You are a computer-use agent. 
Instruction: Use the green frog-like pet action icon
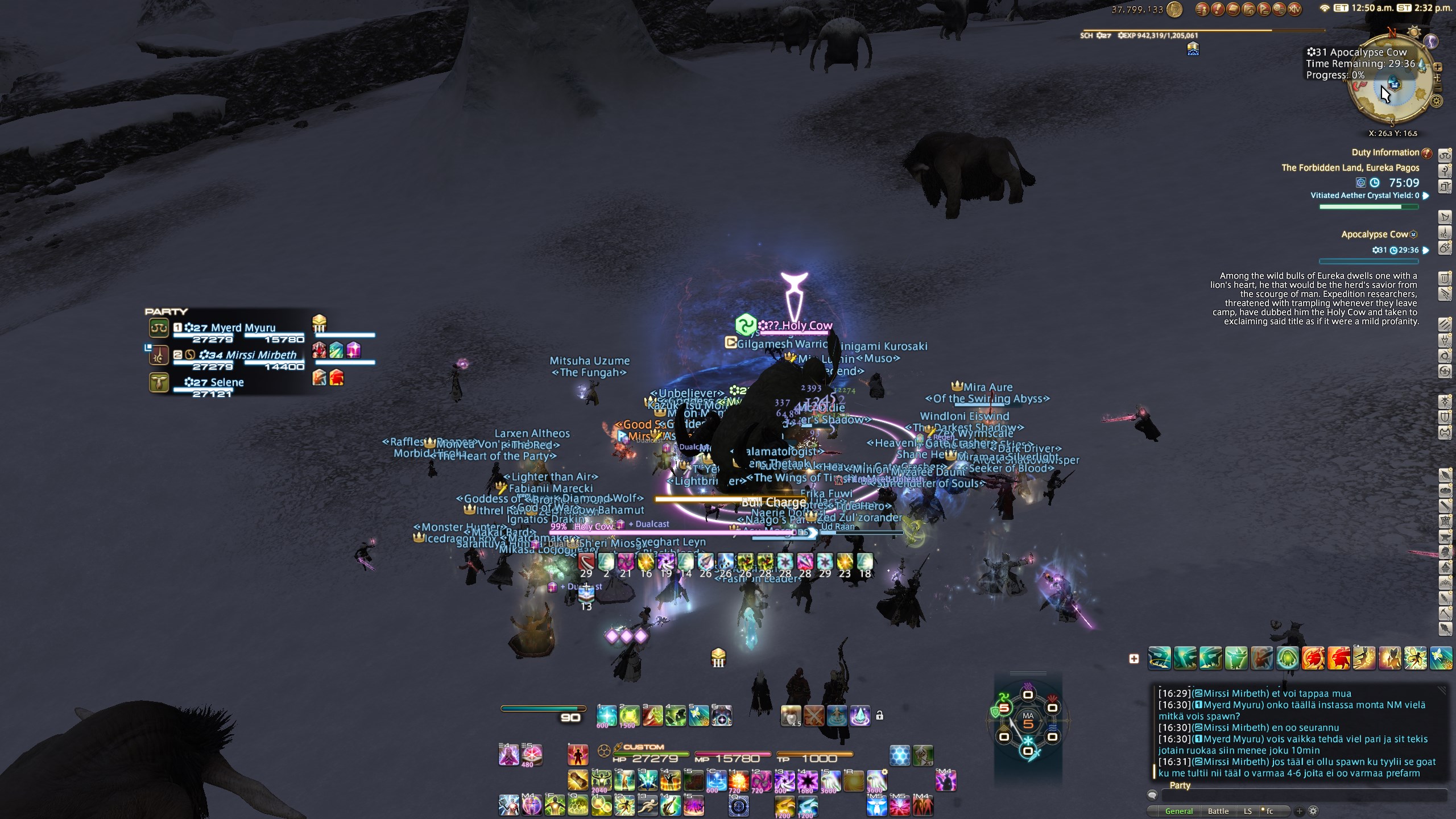[1288, 659]
